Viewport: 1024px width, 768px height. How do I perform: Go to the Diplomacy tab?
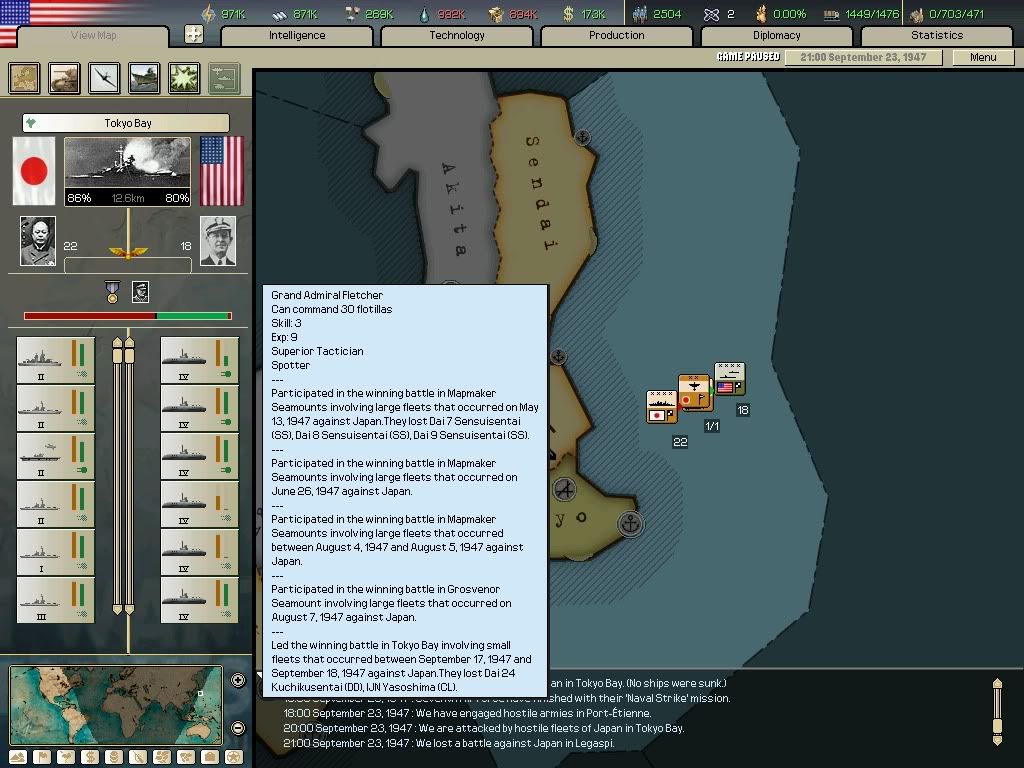[x=777, y=36]
